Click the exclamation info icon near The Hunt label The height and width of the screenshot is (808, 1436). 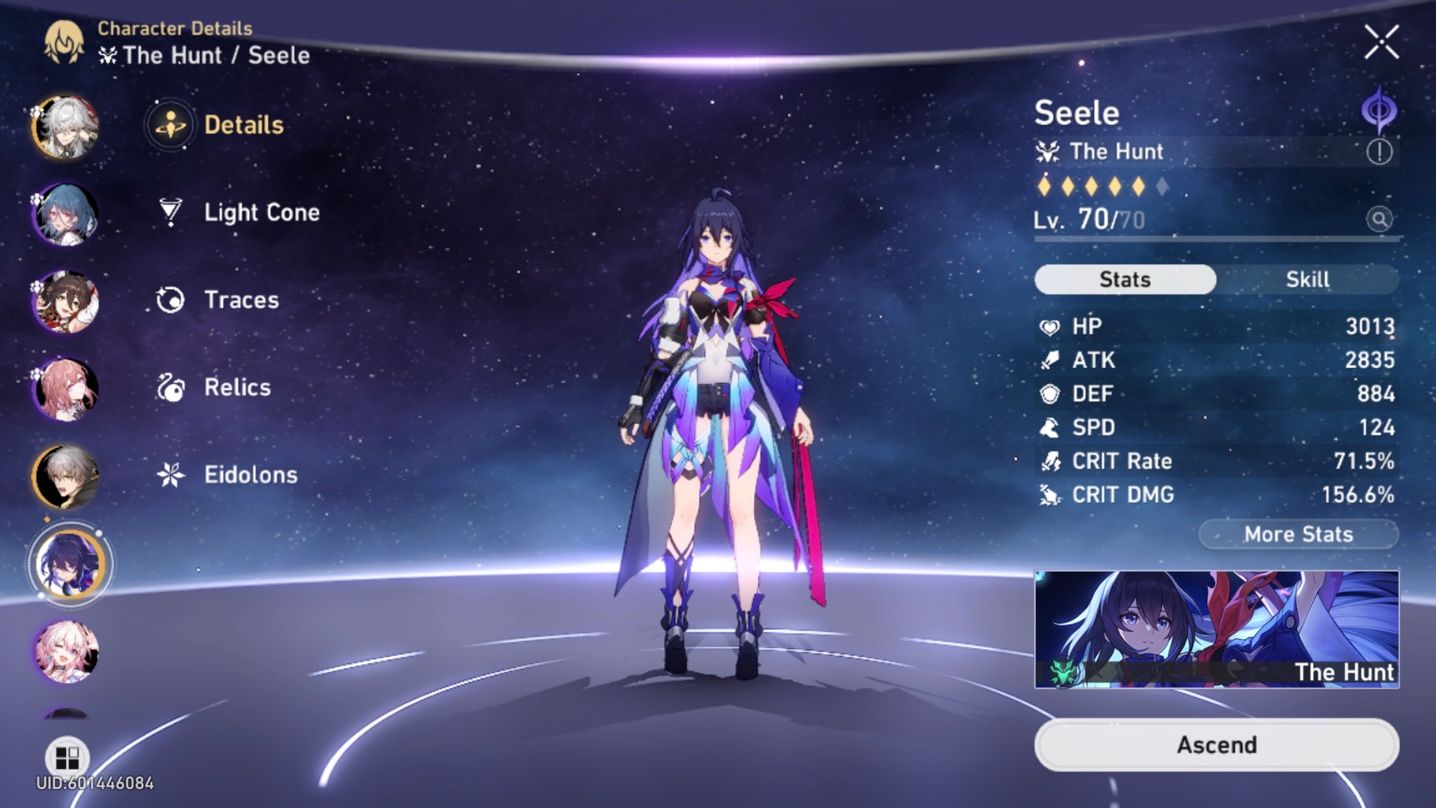click(x=1378, y=152)
